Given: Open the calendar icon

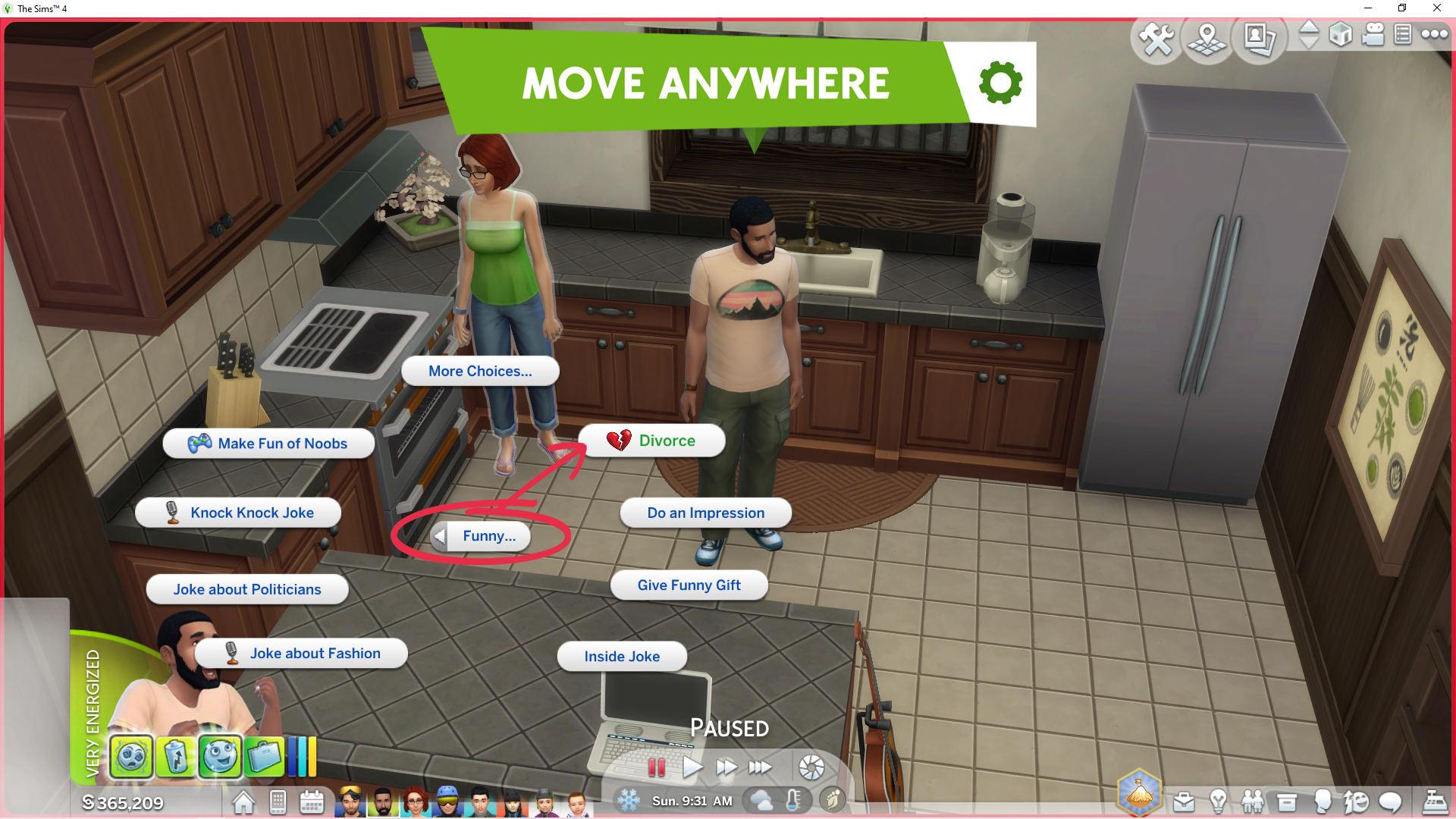Looking at the screenshot, I should click(x=312, y=802).
